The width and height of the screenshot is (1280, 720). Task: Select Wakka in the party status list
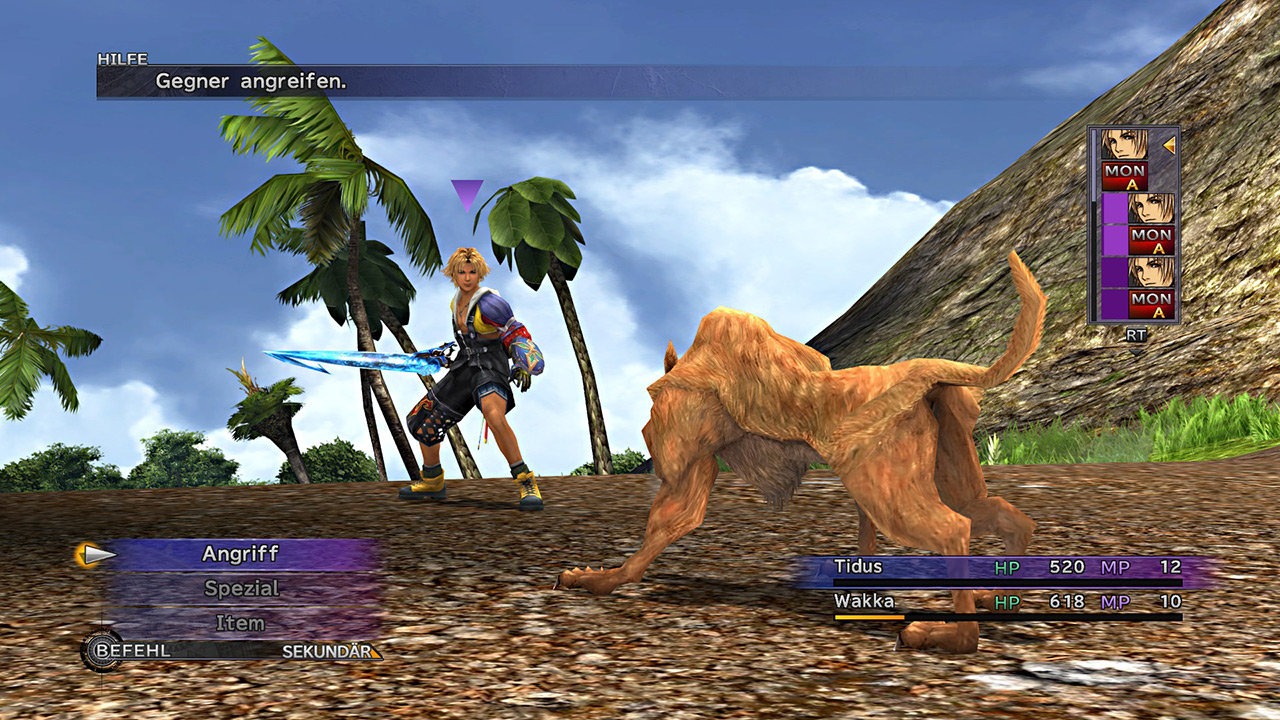click(x=864, y=602)
